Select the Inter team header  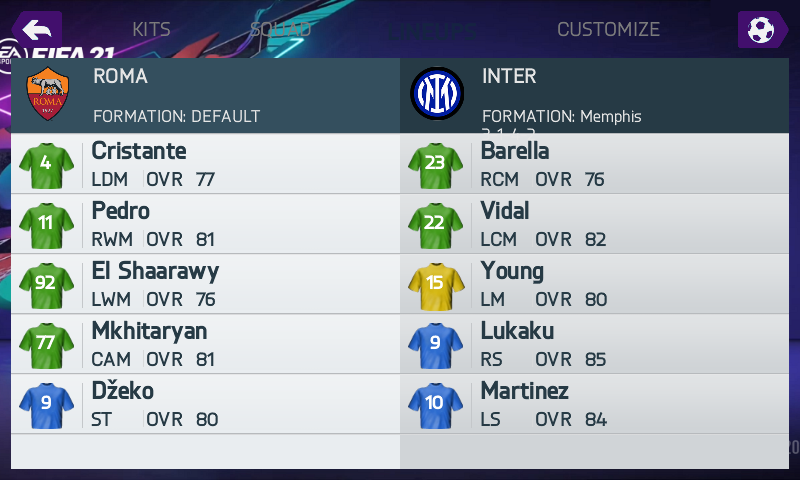(x=595, y=95)
